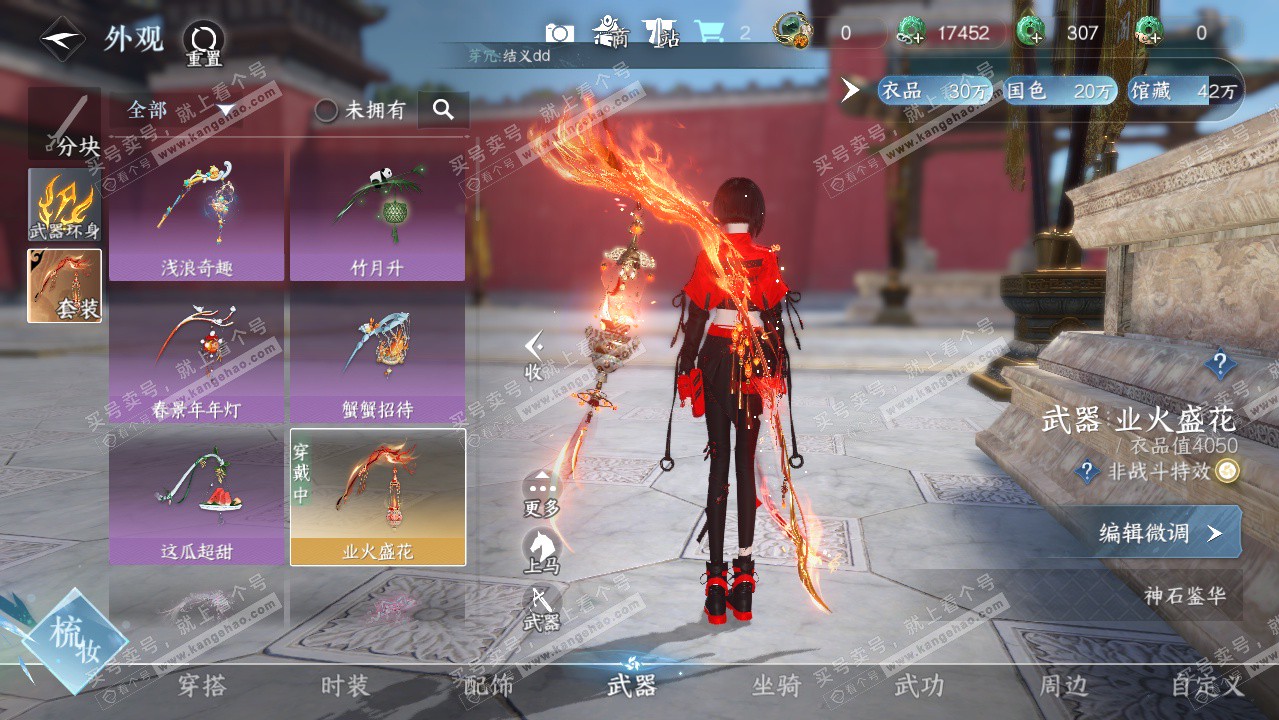Switch to the 时装 tab
The width and height of the screenshot is (1279, 720).
coord(345,686)
